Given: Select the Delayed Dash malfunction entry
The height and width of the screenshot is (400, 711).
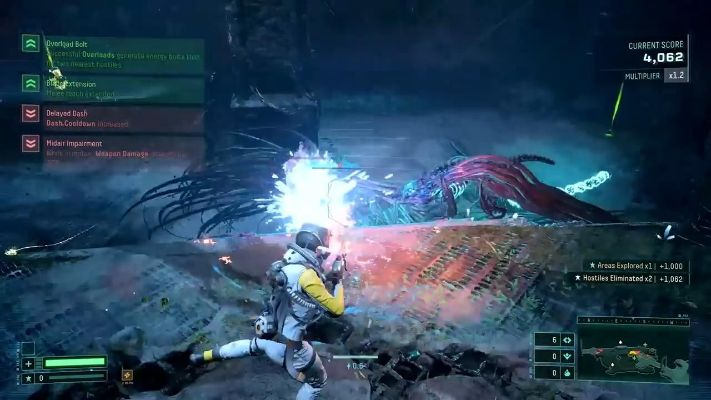Looking at the screenshot, I should pyautogui.click(x=112, y=119).
